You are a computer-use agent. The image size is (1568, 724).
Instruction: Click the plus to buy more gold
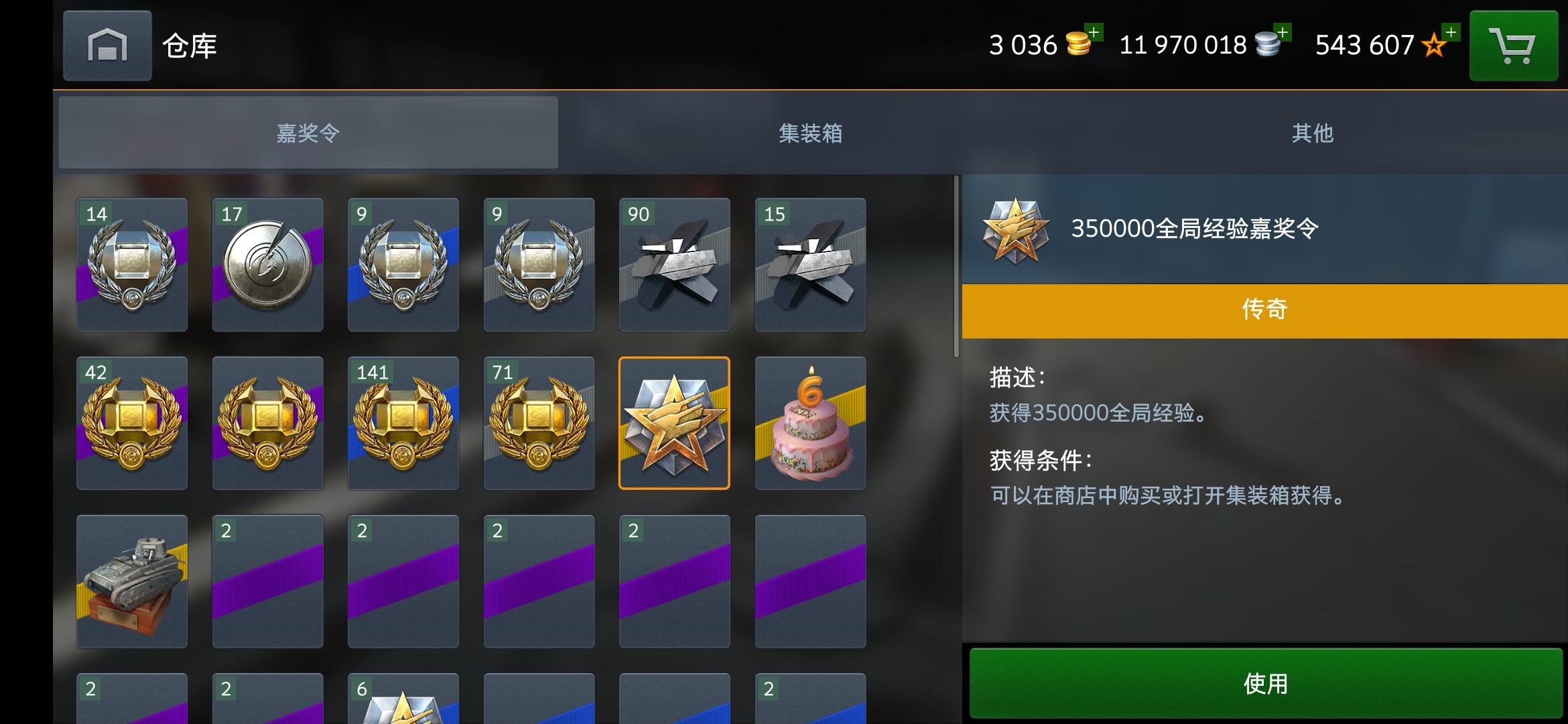point(1093,32)
